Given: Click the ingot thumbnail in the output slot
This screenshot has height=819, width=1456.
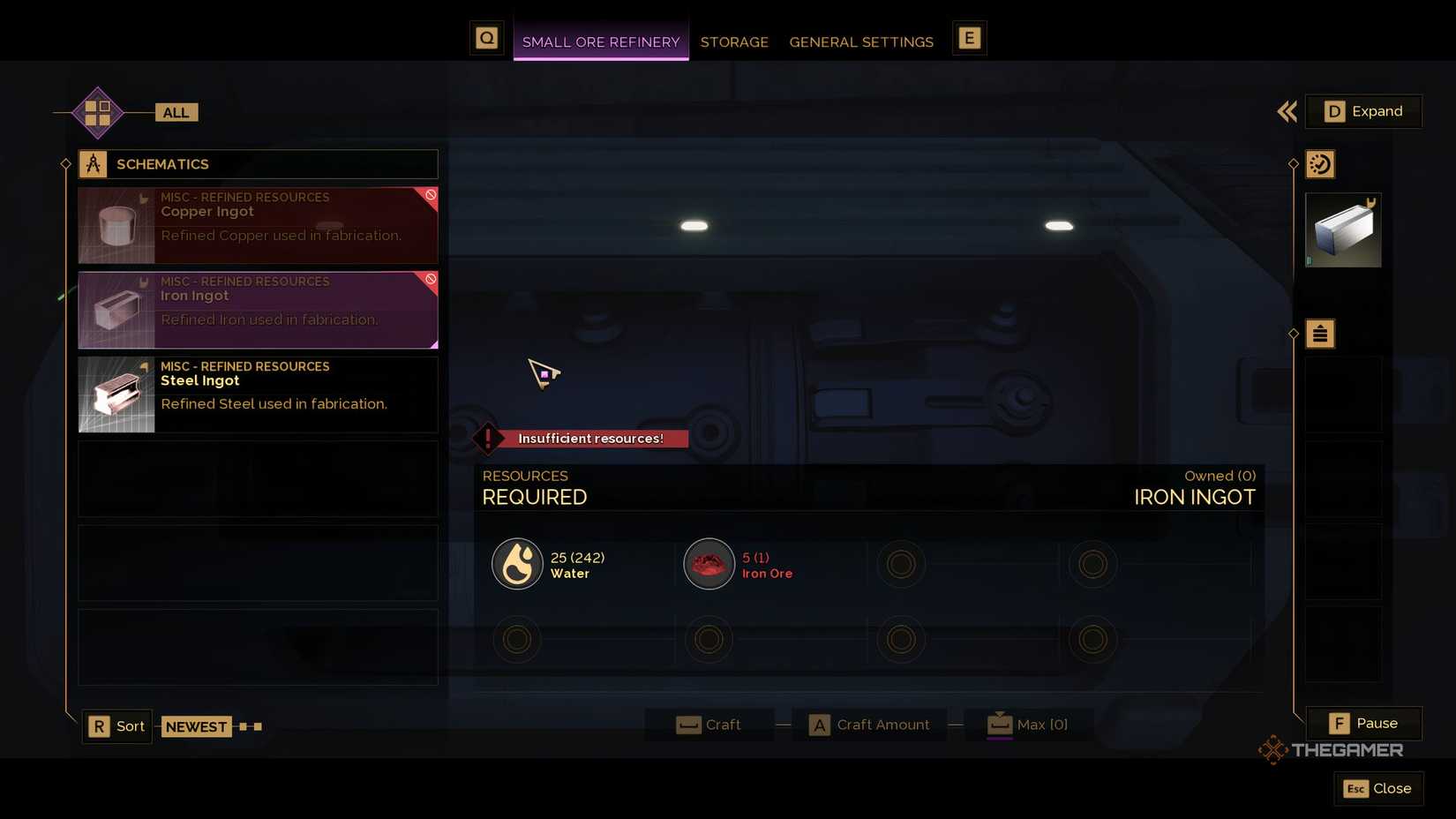Looking at the screenshot, I should pos(1343,229).
